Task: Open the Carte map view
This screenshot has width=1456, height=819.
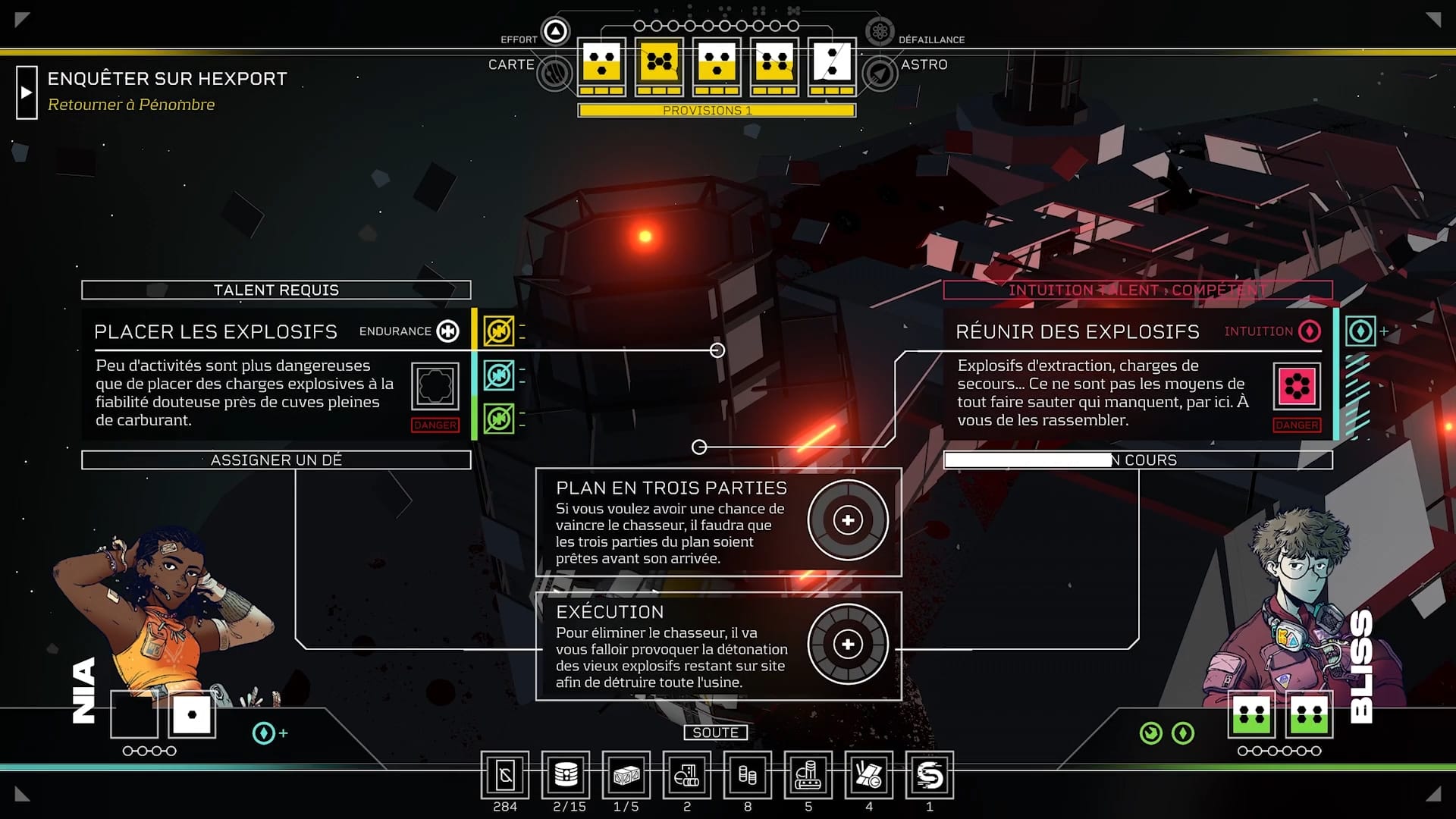Action: click(554, 74)
